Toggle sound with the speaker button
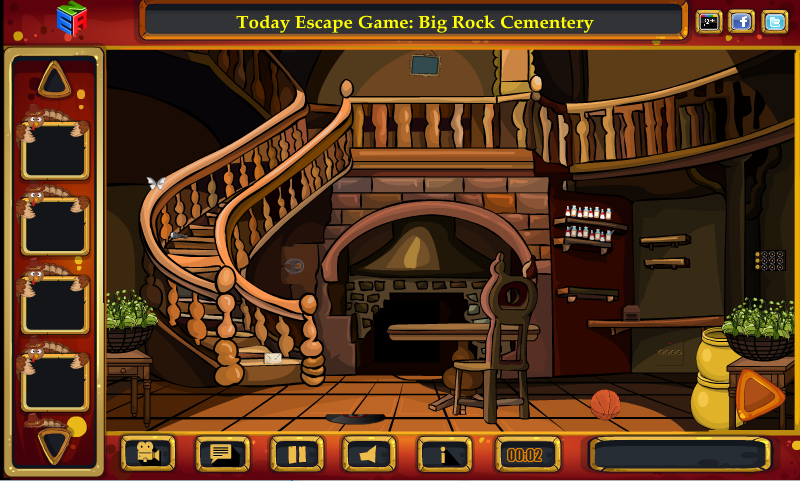 click(369, 455)
